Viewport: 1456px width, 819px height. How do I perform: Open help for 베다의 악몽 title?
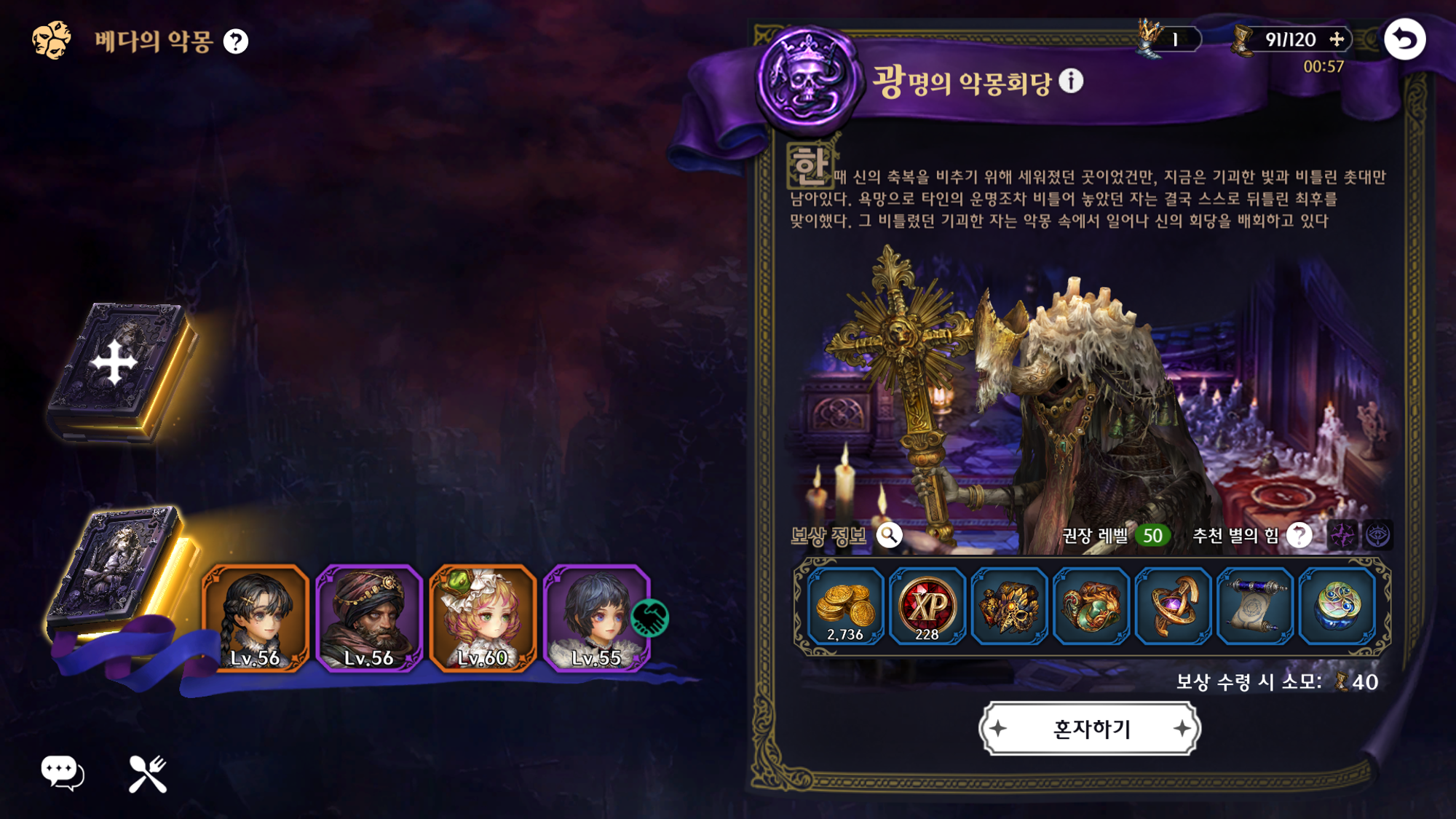pyautogui.click(x=236, y=41)
